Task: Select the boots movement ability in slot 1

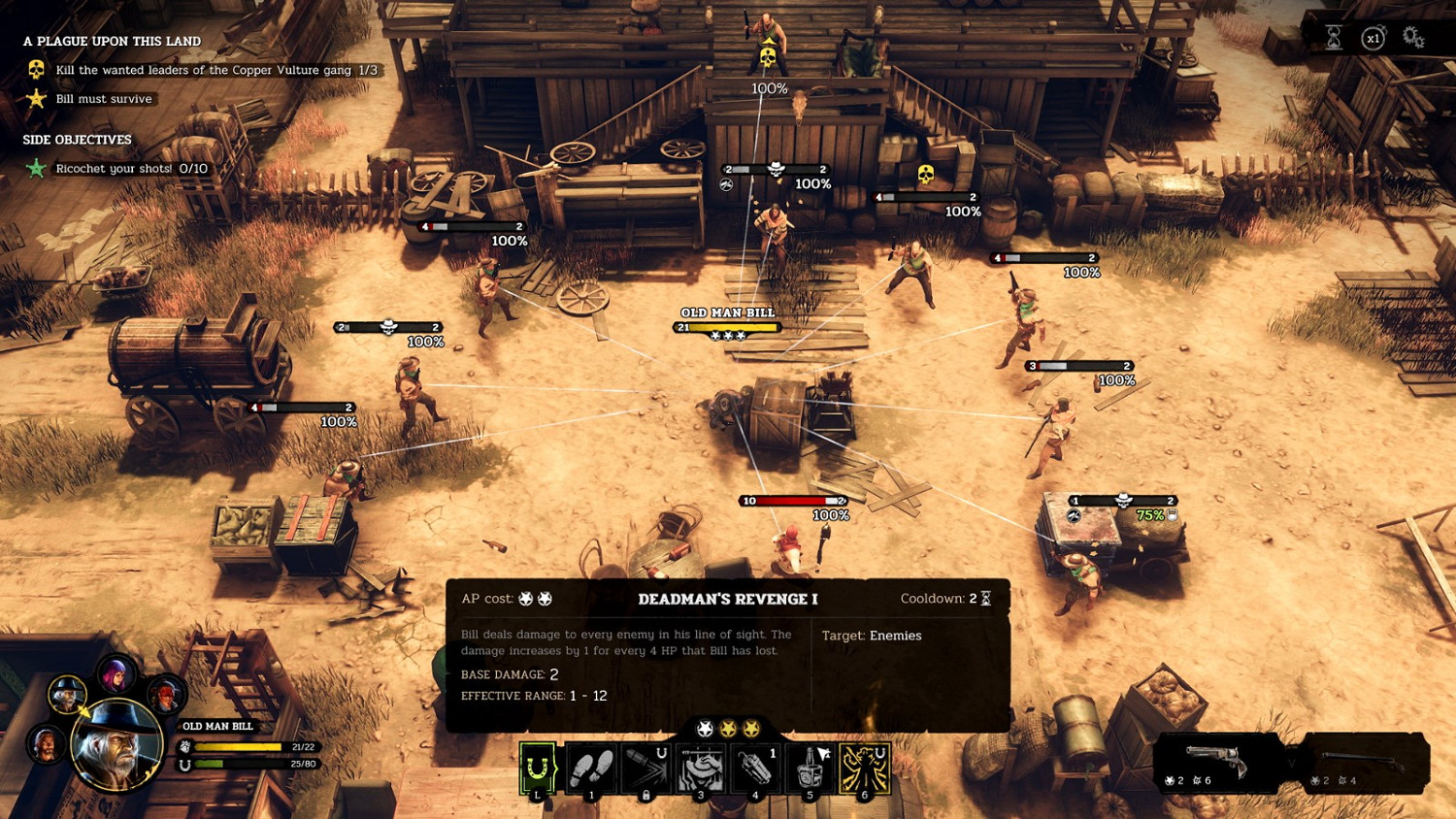Action: click(591, 767)
